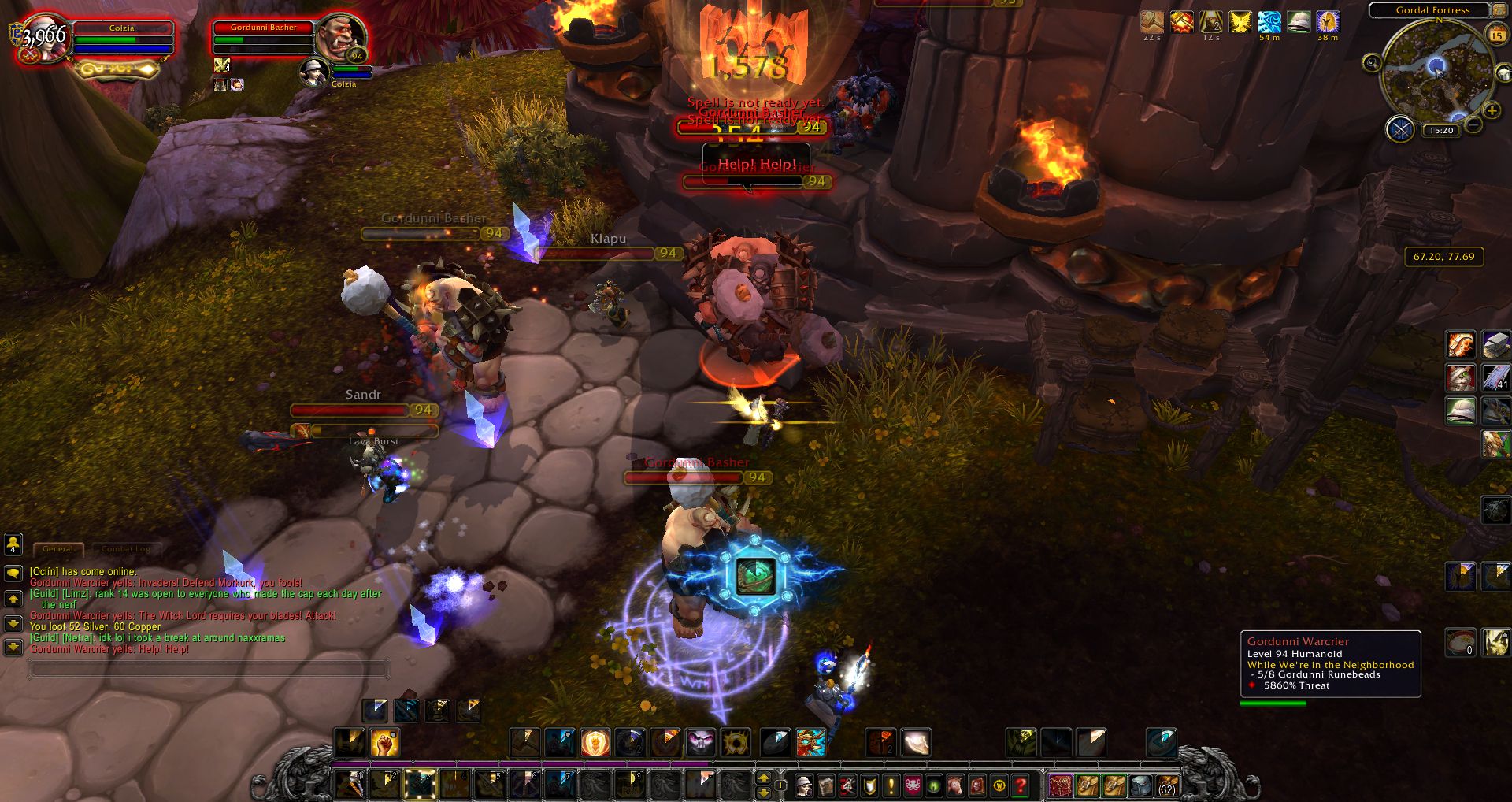Use the golden flaming shield ability
The height and width of the screenshot is (802, 1512).
pos(595,743)
